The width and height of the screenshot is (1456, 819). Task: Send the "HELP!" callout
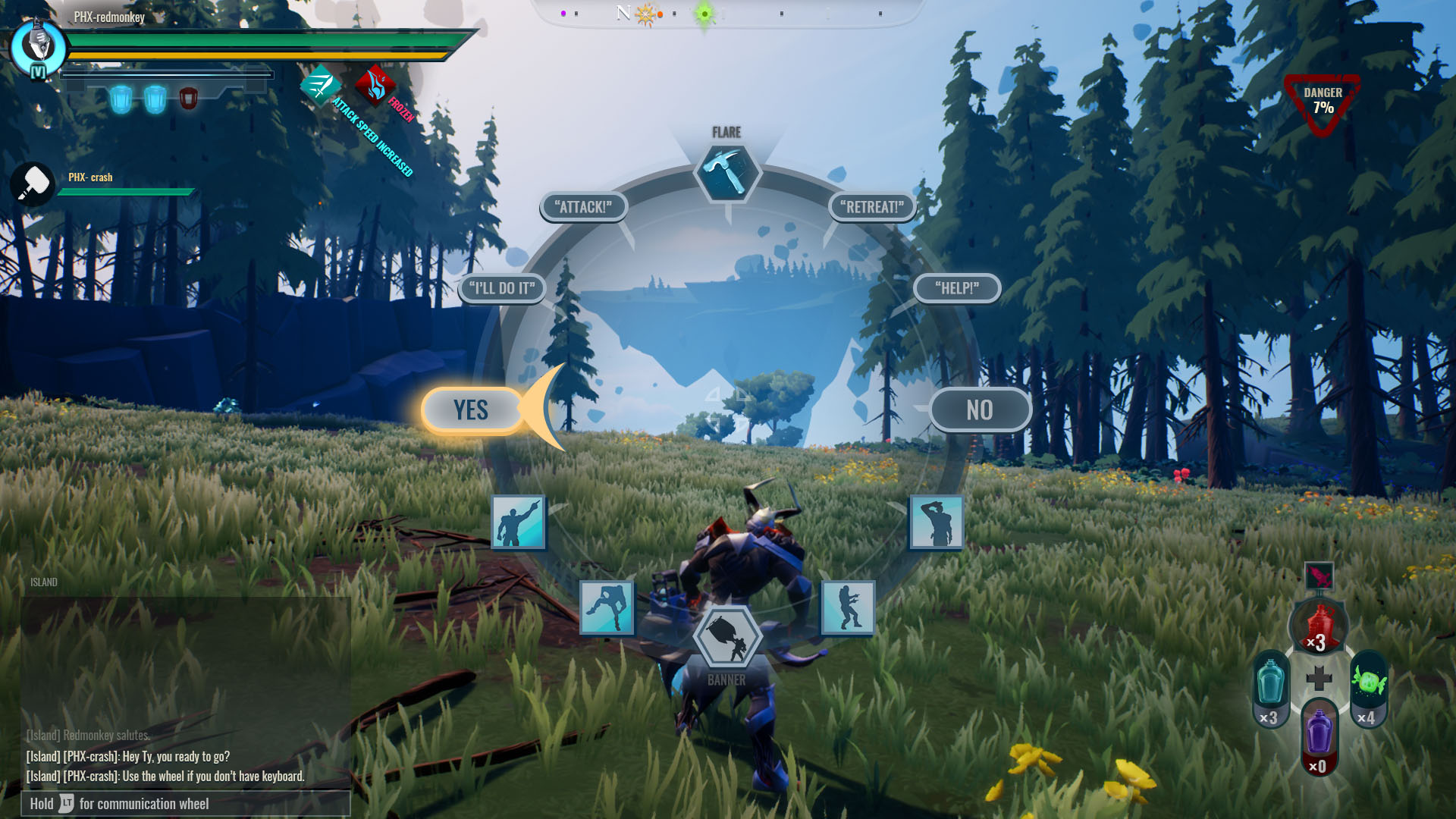point(957,288)
